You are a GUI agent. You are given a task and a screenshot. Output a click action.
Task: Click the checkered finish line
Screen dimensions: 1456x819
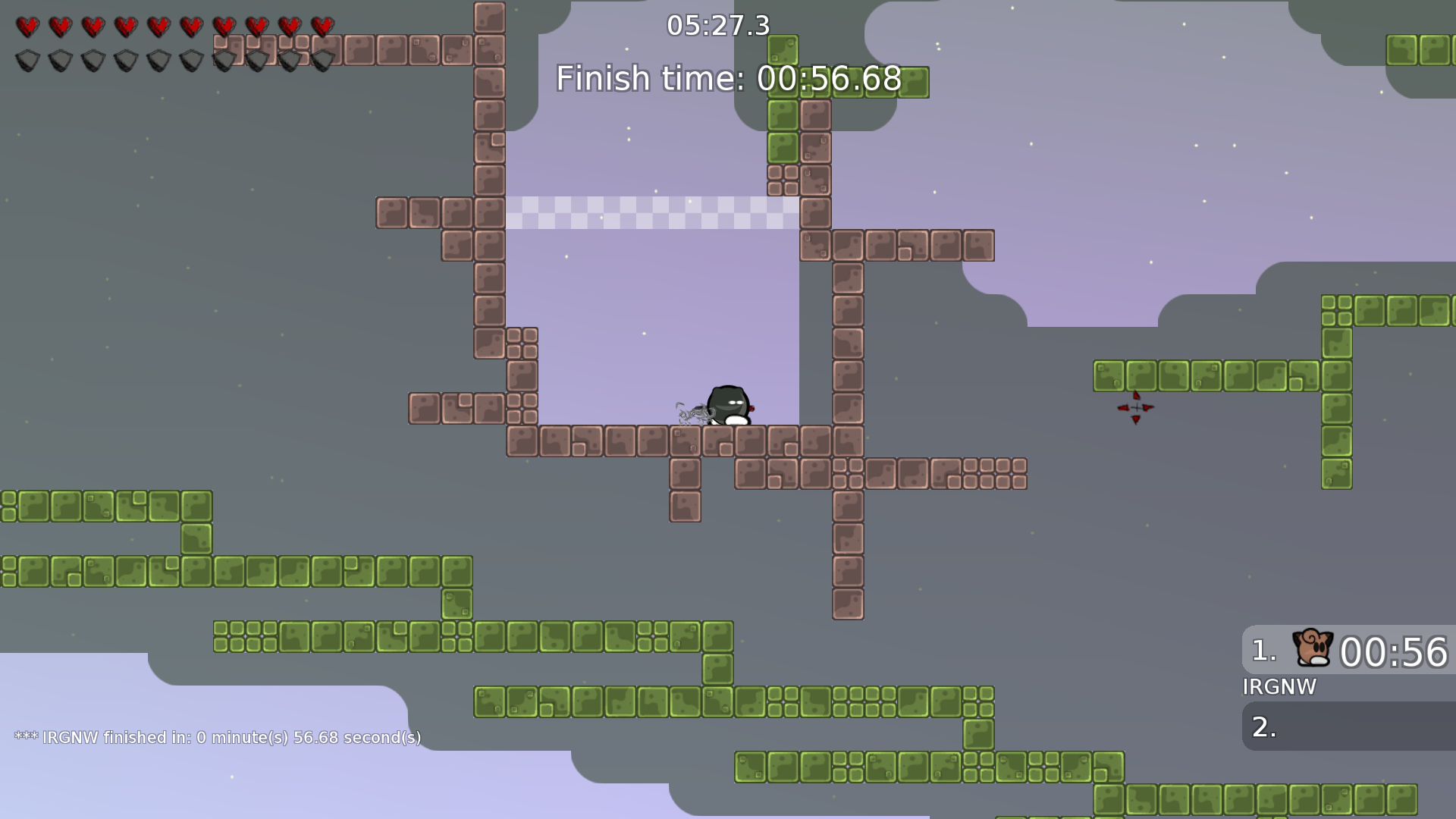[x=652, y=213]
